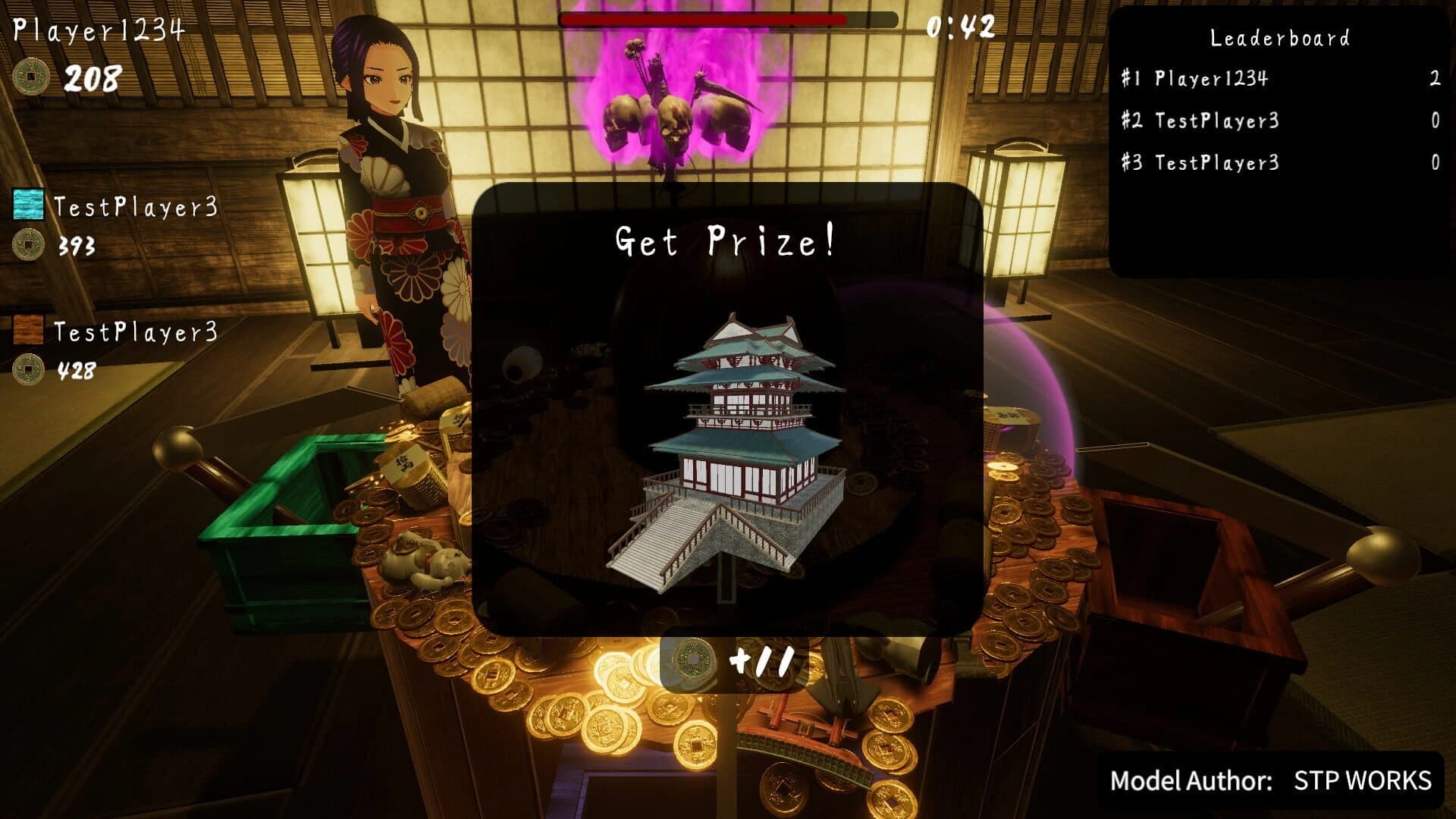This screenshot has width=1456, height=819.
Task: Click the STP WORKS model author credit
Action: pyautogui.click(x=1361, y=779)
